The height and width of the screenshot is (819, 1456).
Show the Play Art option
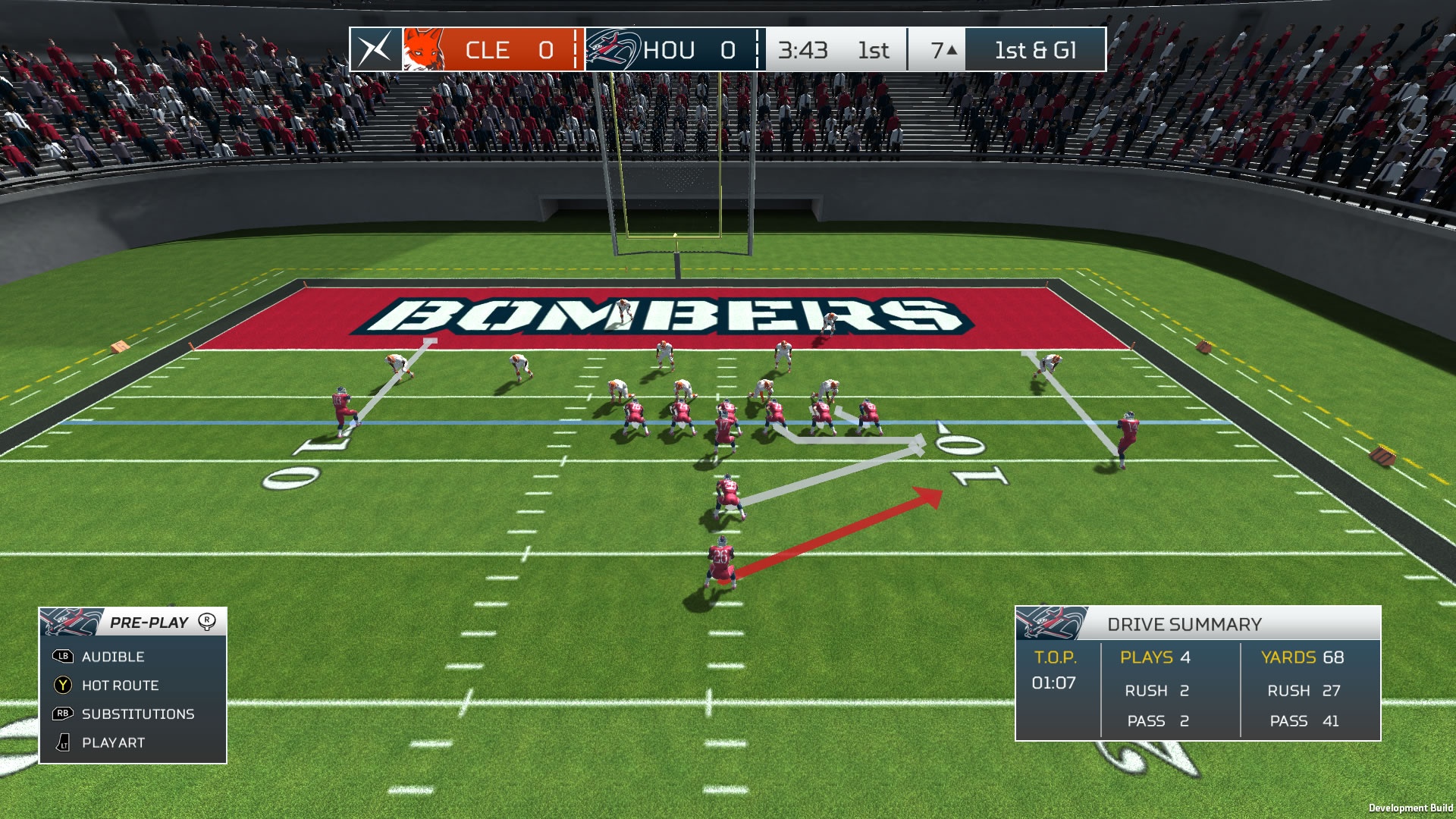click(113, 743)
